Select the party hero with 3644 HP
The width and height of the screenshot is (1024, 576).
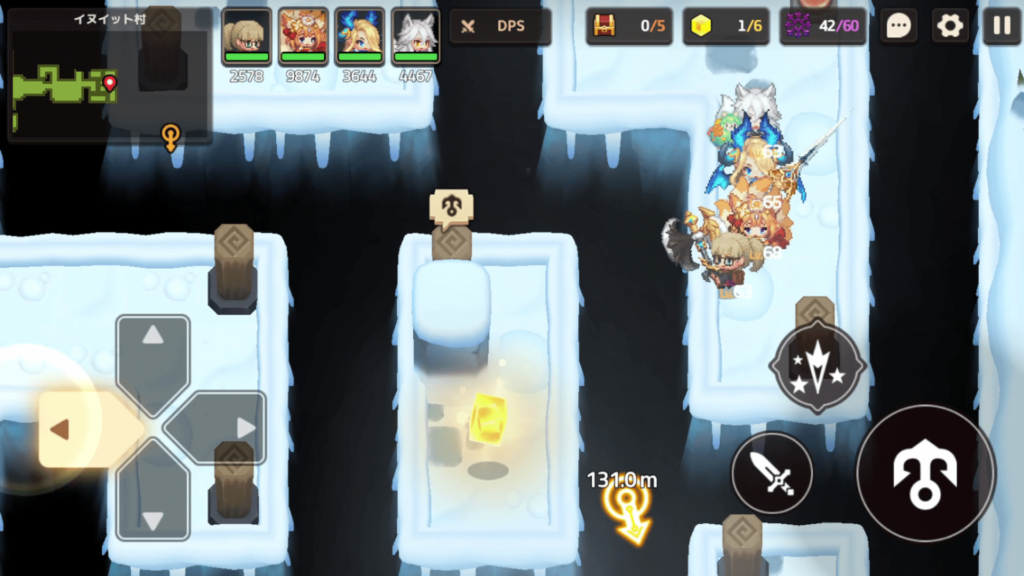click(x=359, y=37)
